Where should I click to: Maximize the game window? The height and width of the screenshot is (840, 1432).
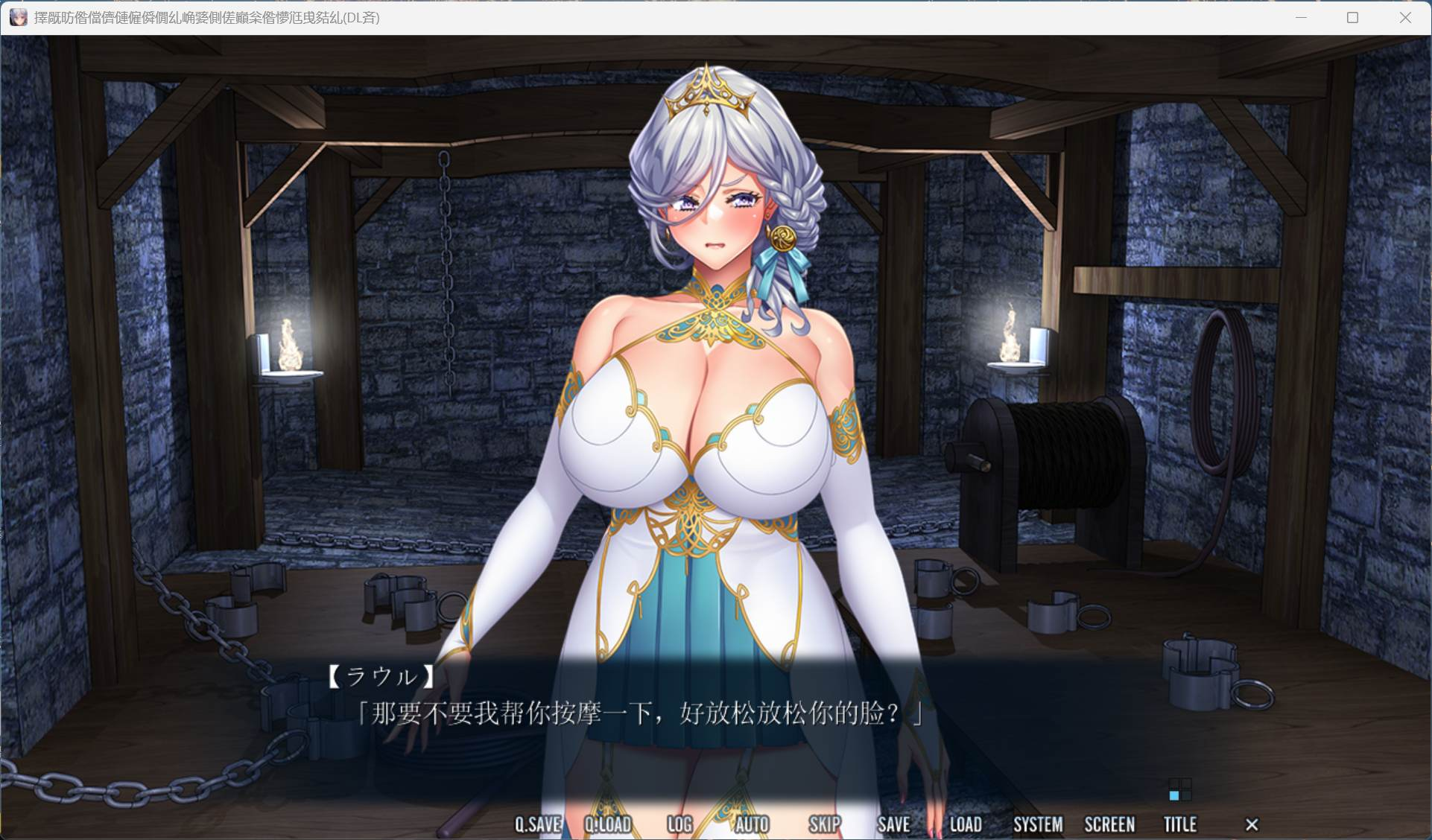pos(1351,17)
